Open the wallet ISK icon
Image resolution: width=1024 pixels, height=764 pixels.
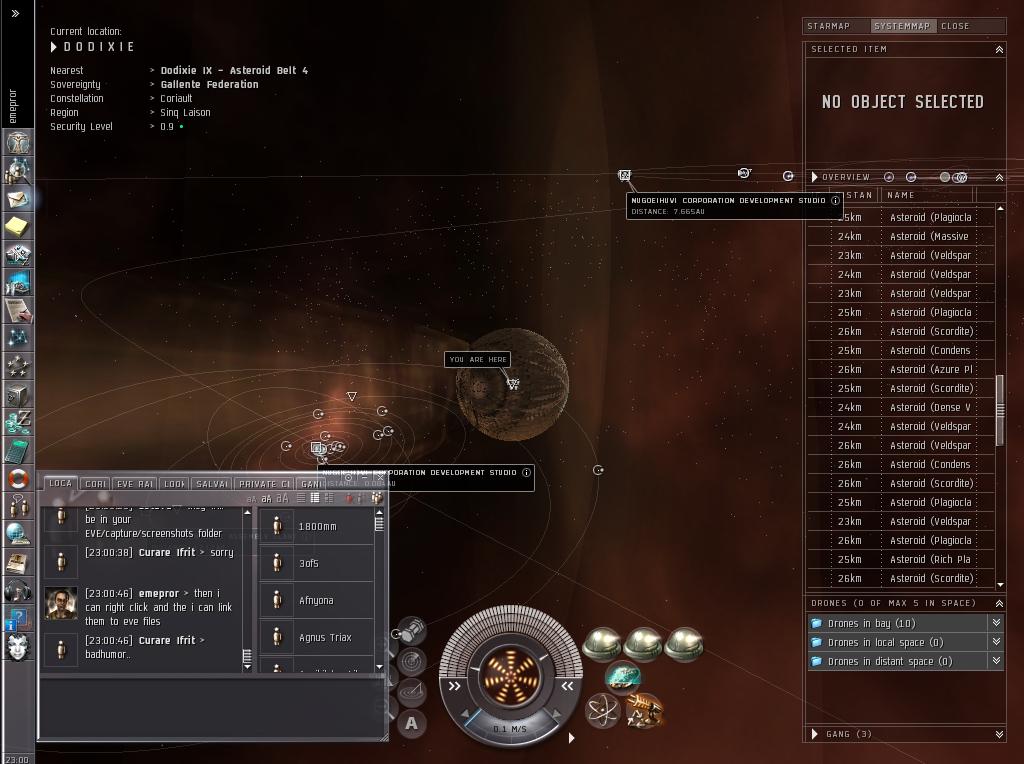tap(18, 421)
